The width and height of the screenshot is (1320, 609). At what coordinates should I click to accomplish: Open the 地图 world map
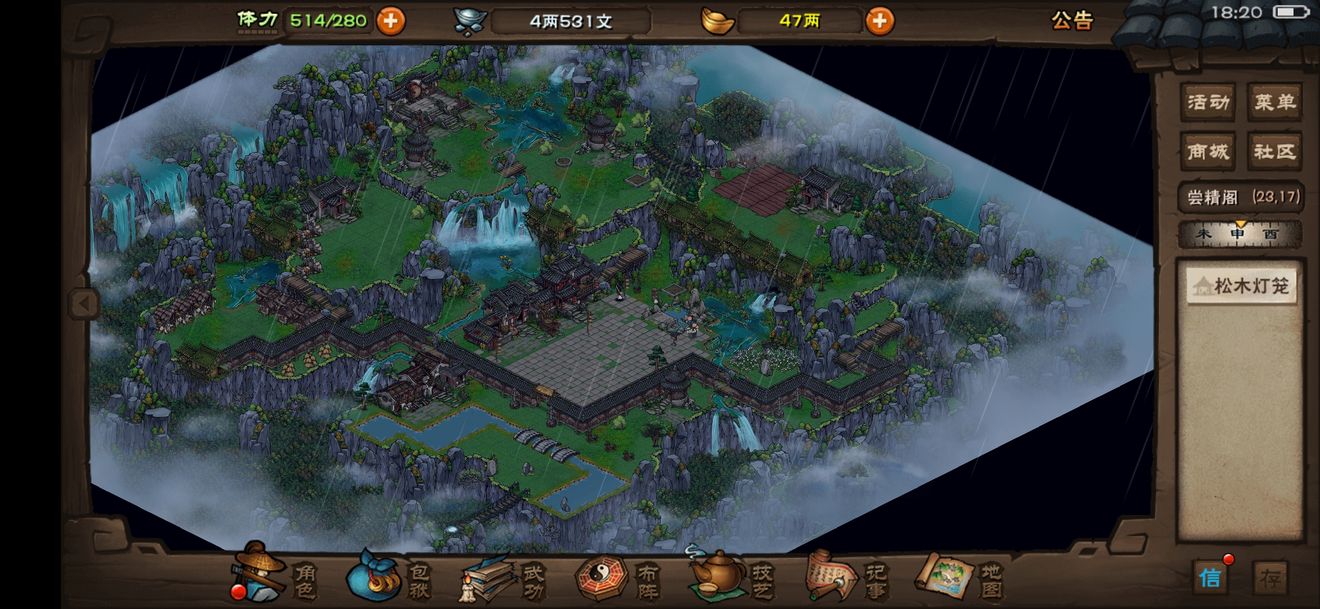tap(959, 577)
